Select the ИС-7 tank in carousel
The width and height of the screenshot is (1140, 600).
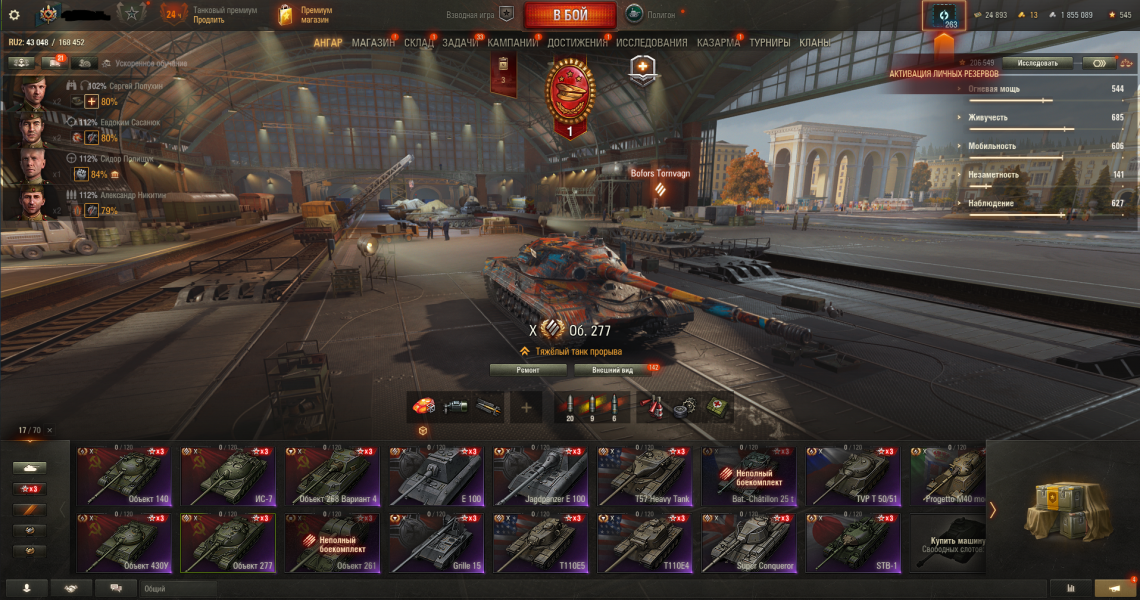(227, 476)
